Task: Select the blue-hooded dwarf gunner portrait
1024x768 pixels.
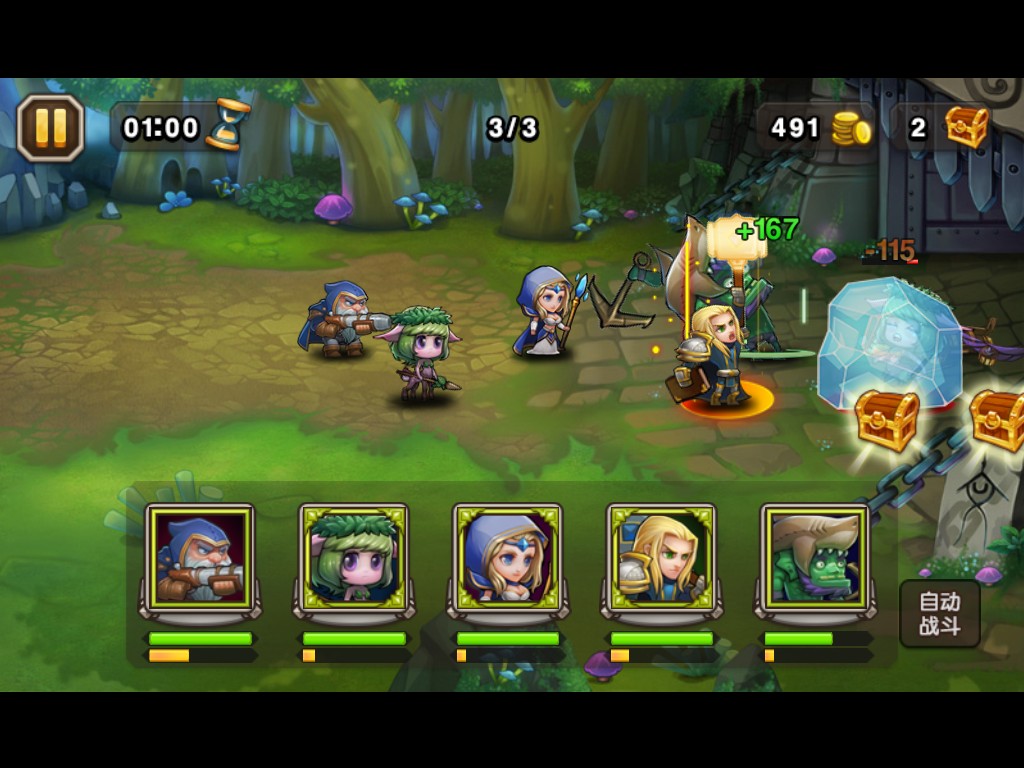Action: coord(200,559)
